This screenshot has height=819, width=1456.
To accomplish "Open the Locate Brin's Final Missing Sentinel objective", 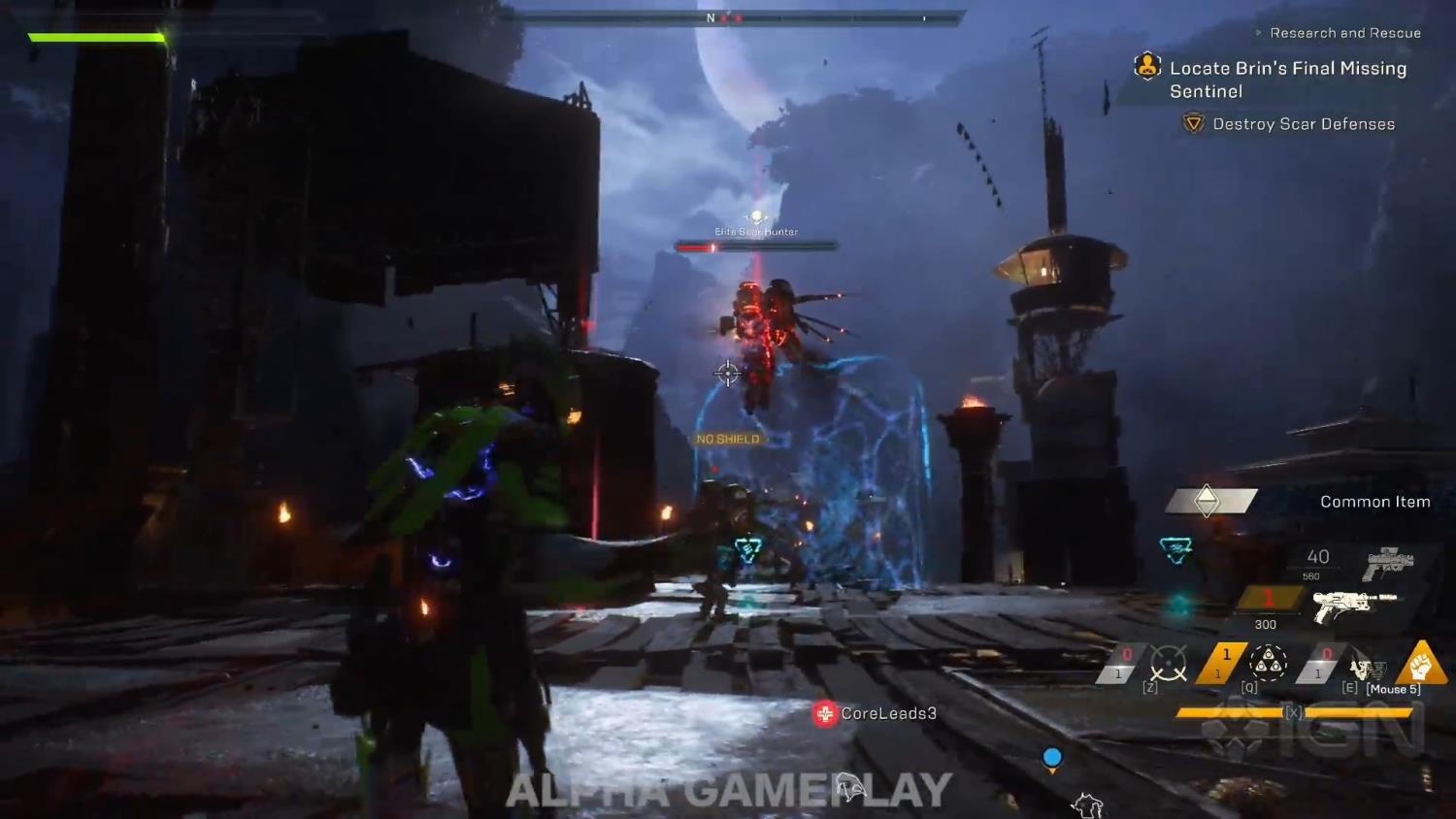I will pyautogui.click(x=1287, y=80).
